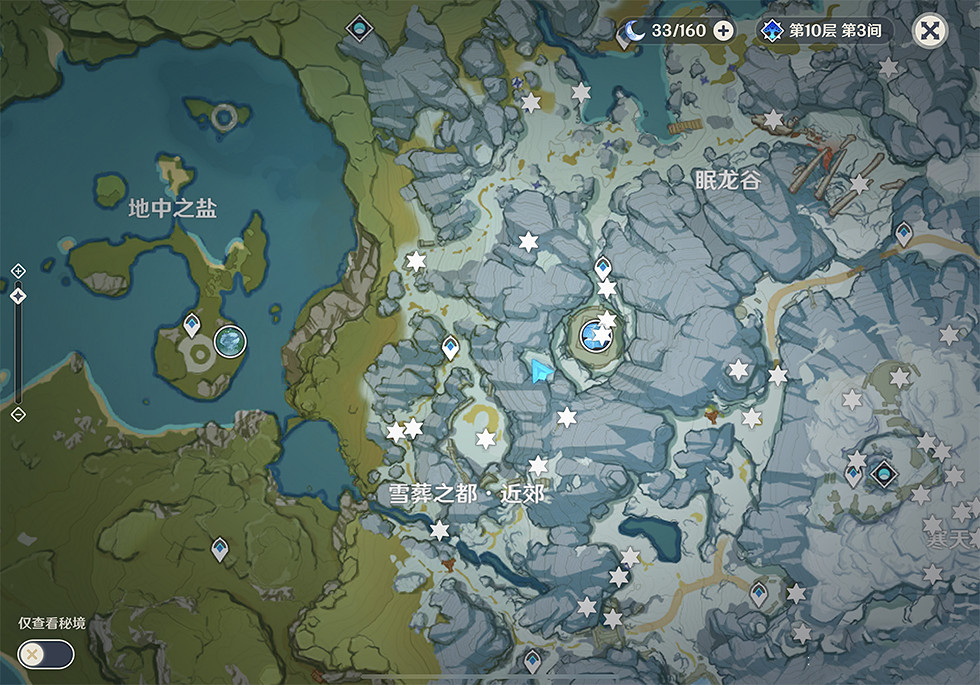The width and height of the screenshot is (980, 685).
Task: Zoom out the map with the minus button
Action: coord(18,414)
